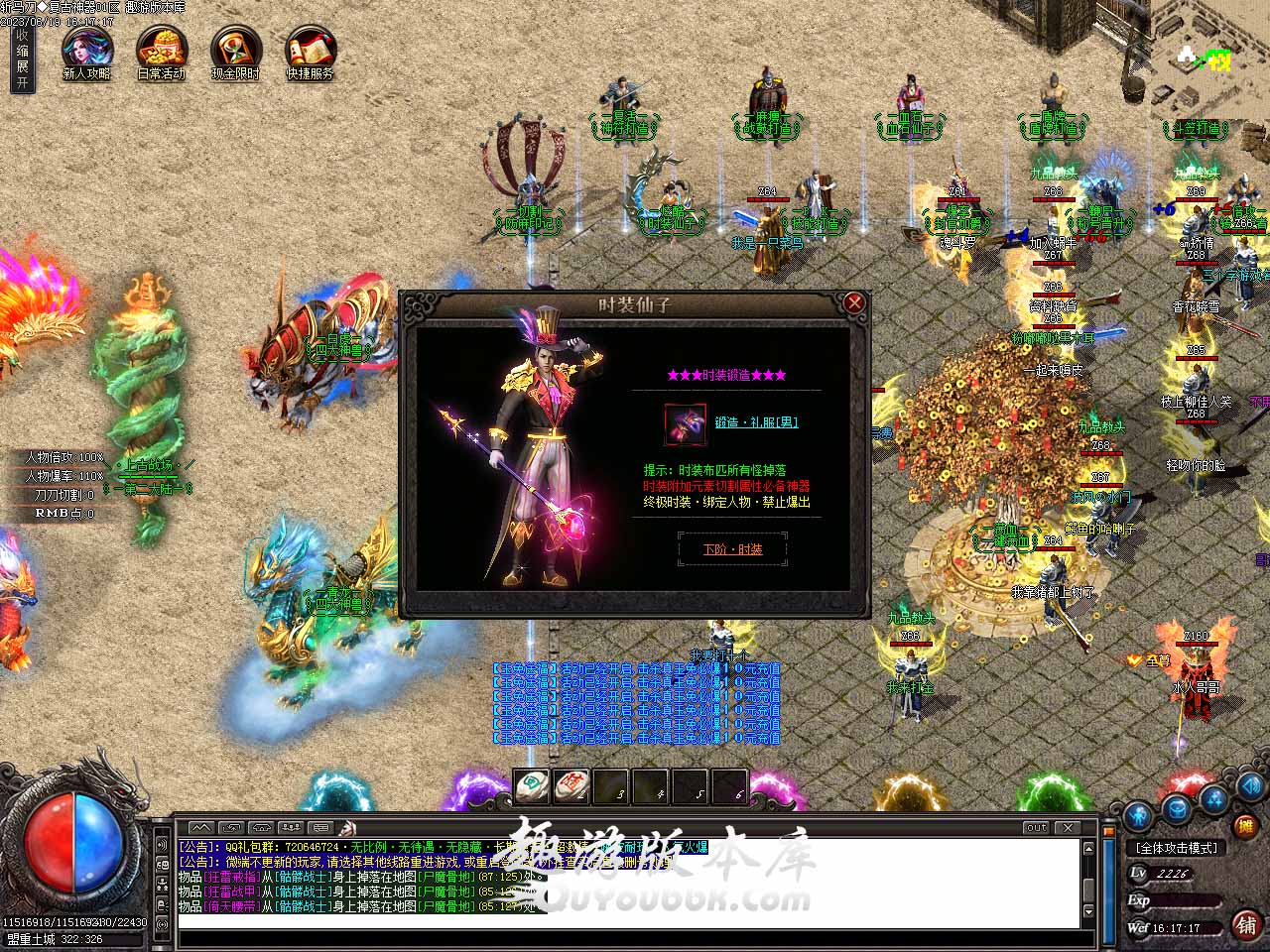Toggle the 收缩展开 collapse/expand panel
The image size is (1270, 952).
point(22,59)
